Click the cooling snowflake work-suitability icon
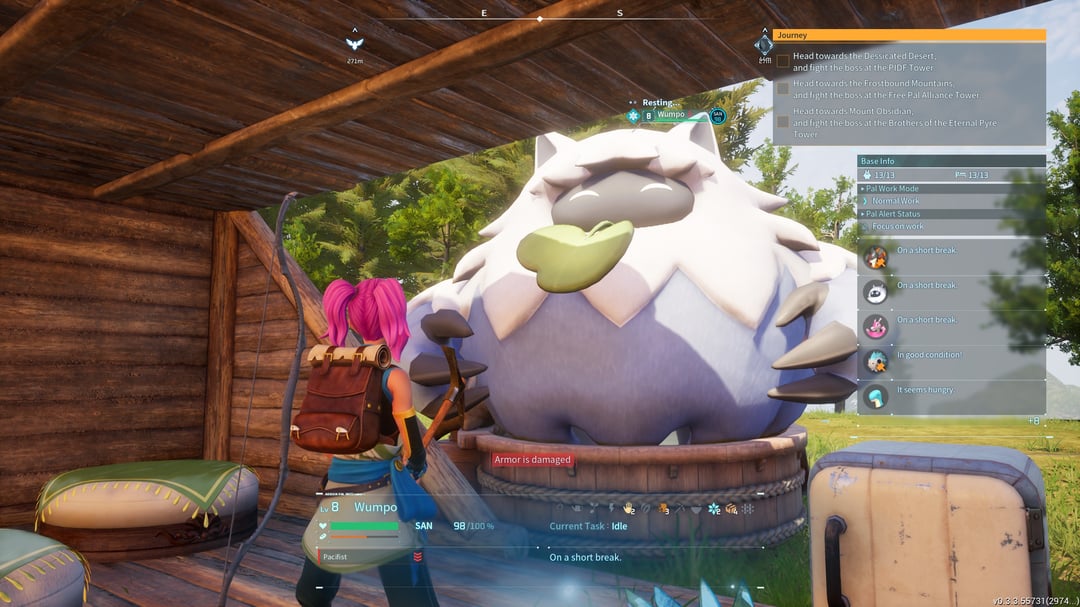 (714, 509)
